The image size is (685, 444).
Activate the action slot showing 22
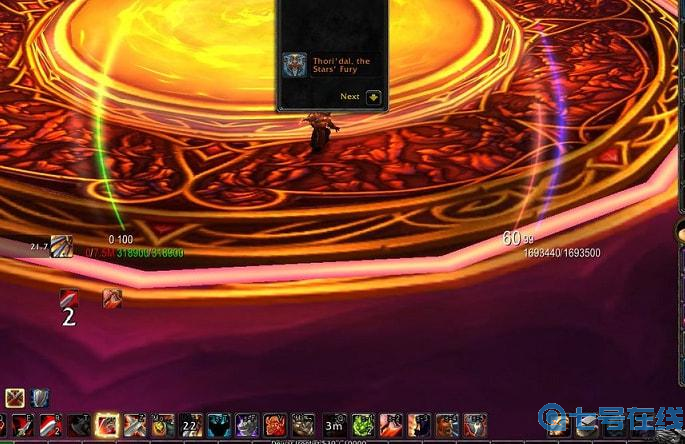pos(190,426)
